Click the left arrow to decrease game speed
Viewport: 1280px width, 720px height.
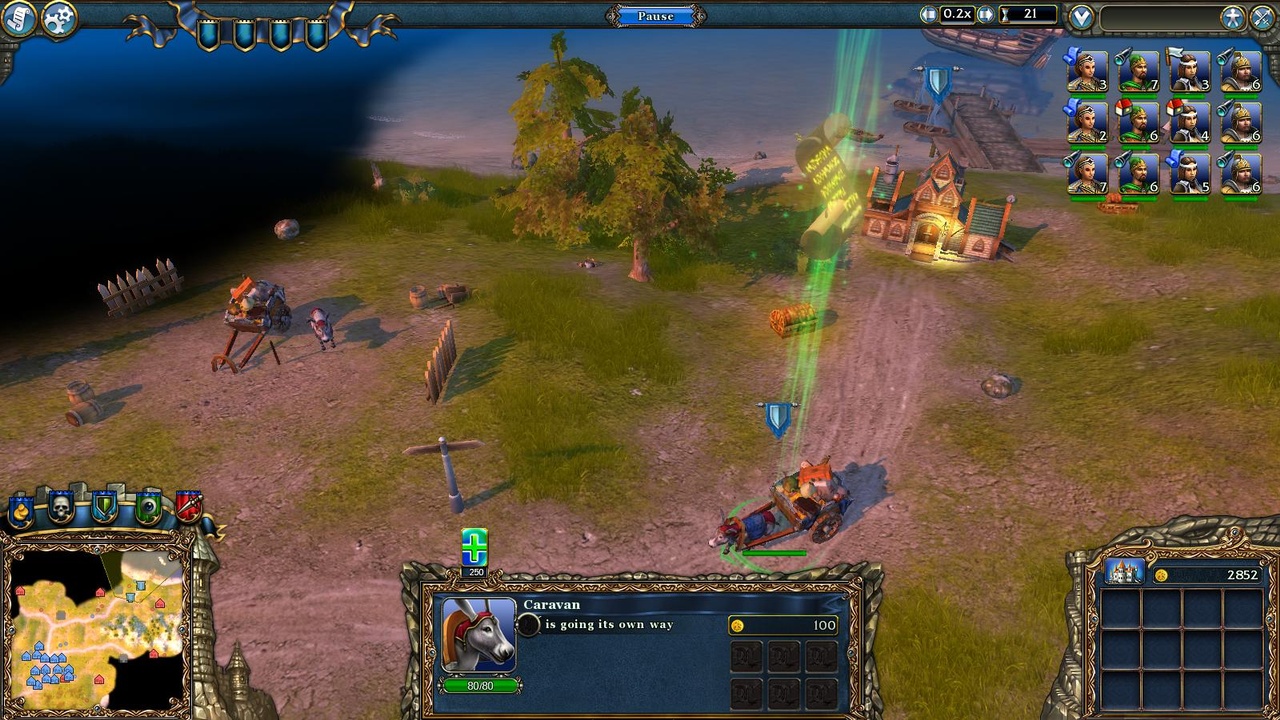tap(927, 14)
